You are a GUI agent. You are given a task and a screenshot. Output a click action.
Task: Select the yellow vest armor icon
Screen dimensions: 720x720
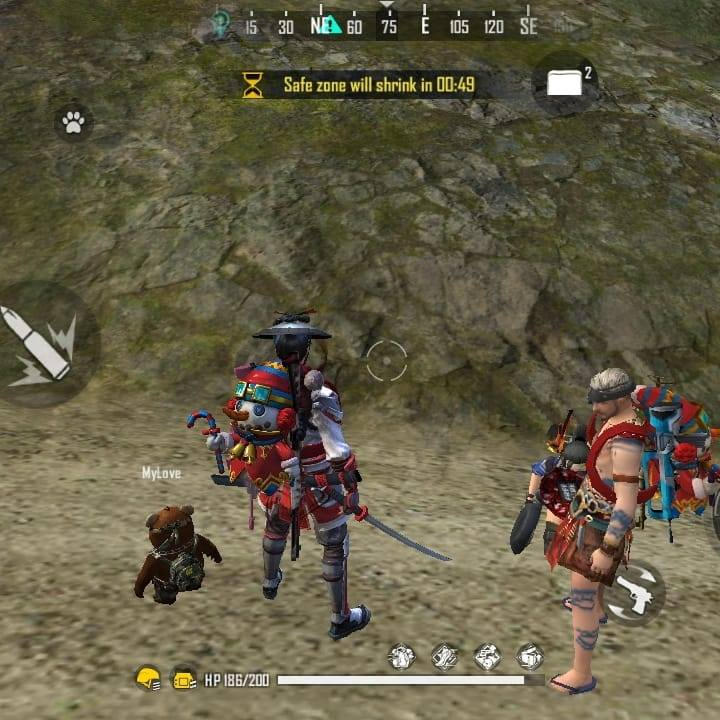[x=184, y=679]
